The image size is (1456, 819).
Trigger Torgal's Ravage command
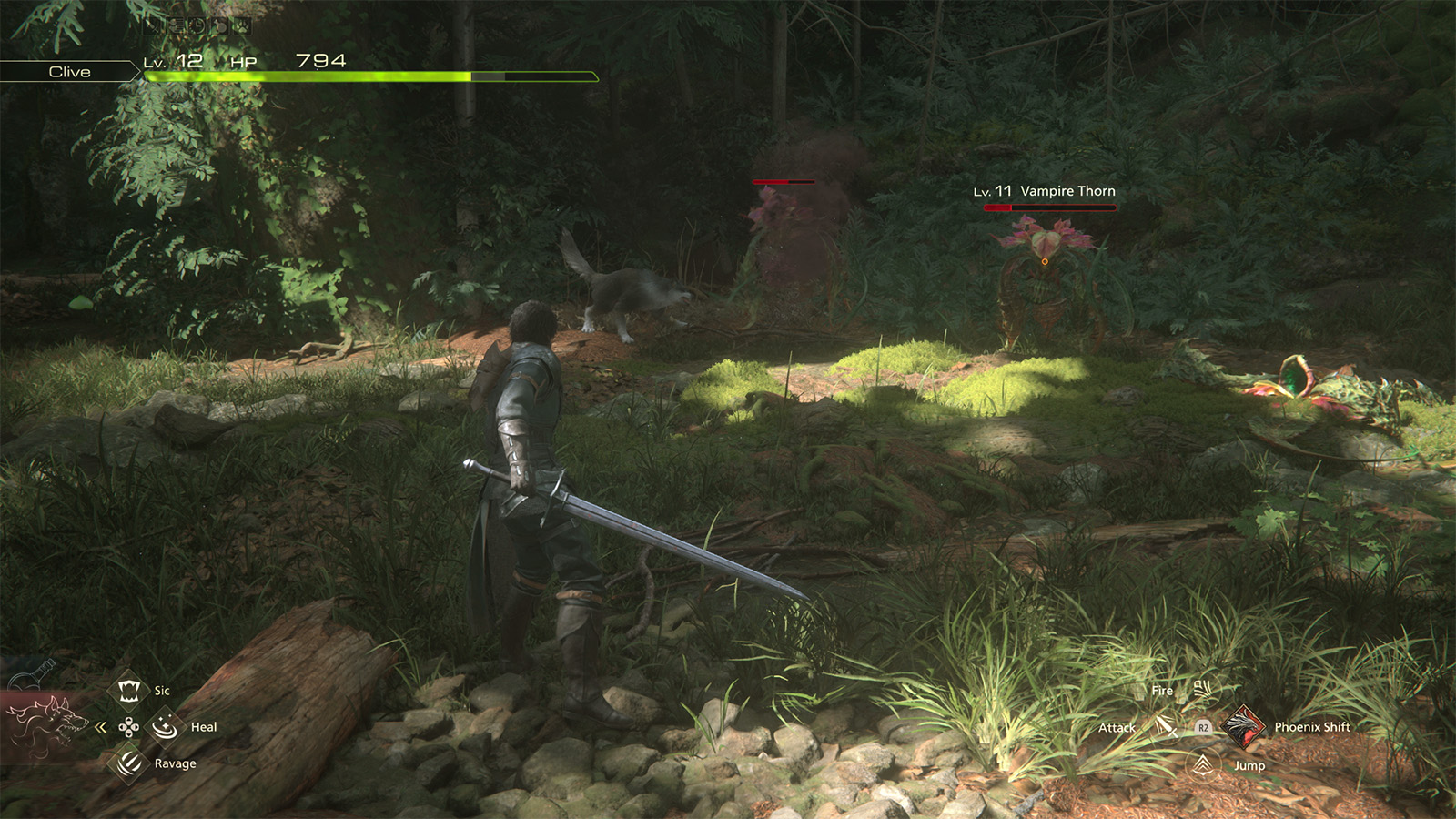point(129,763)
